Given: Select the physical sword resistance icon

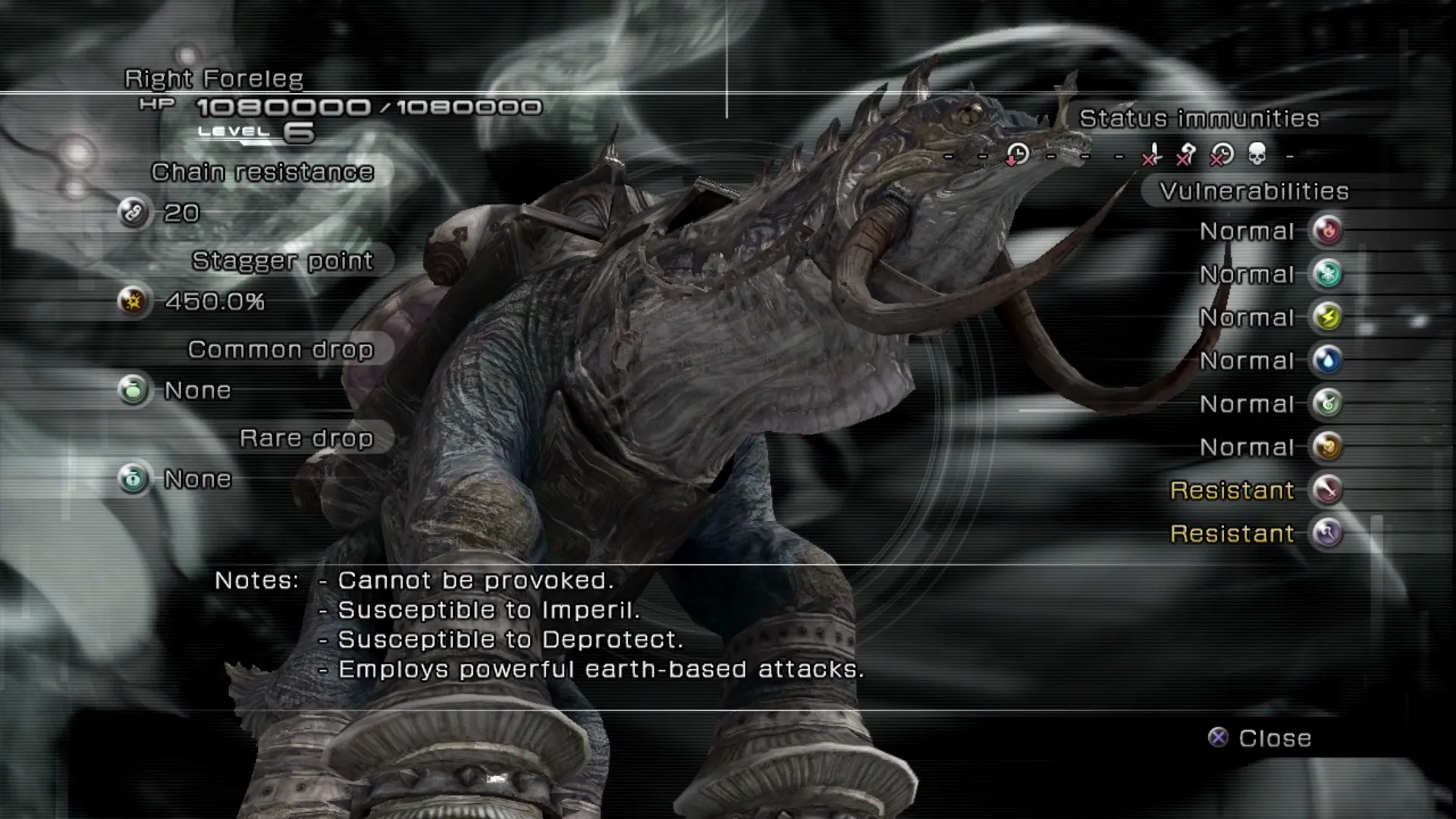Looking at the screenshot, I should pos(1327,490).
